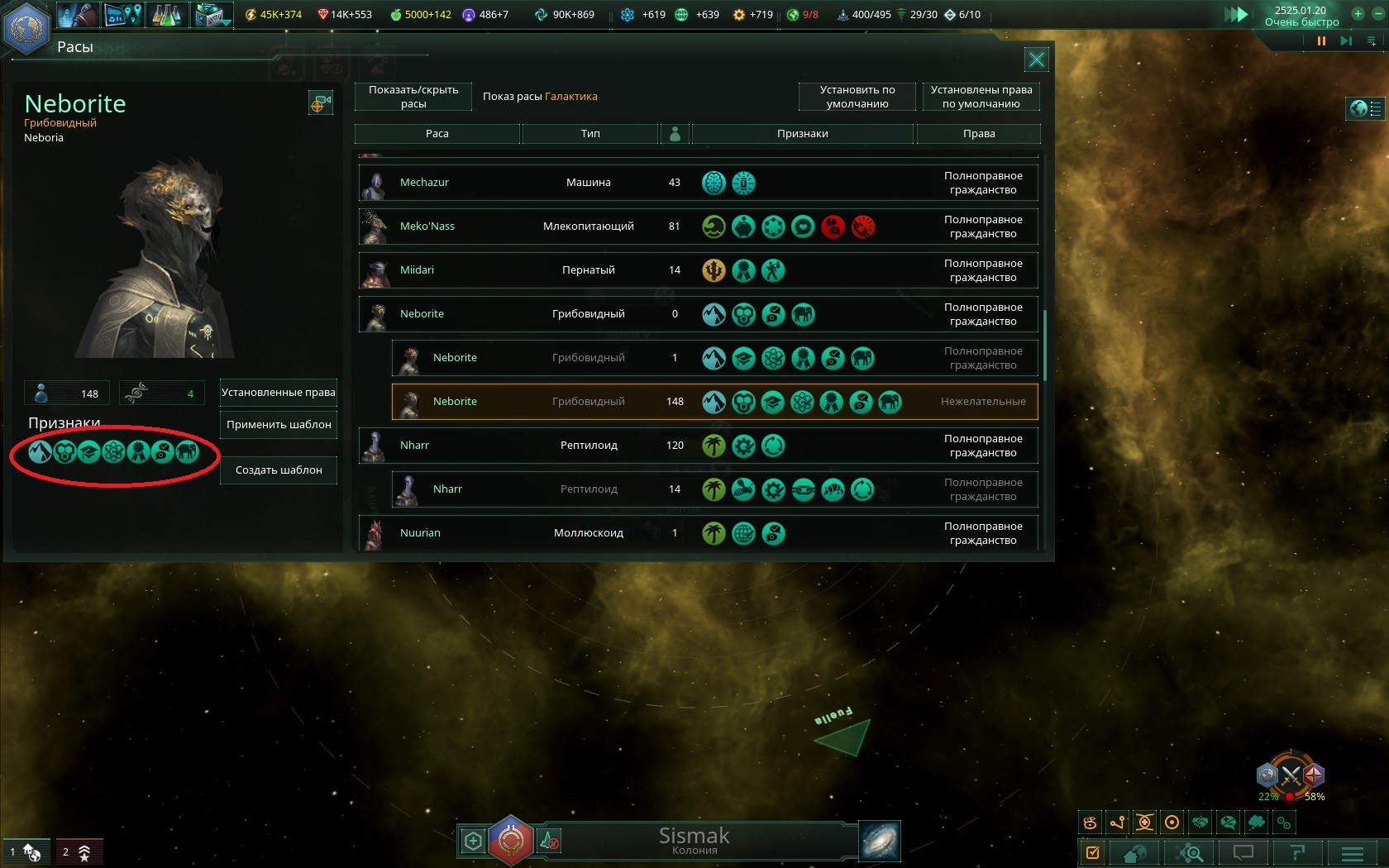Click the species modify template icon near Neborite portrait
Image resolution: width=1389 pixels, height=868 pixels.
(321, 102)
